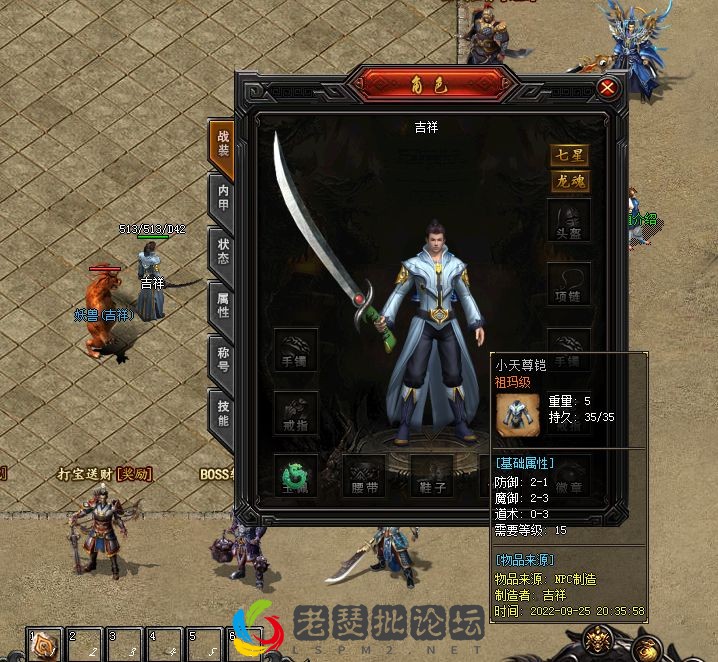Screen dimensions: 718x662
Task: Close the character panel
Action: click(606, 88)
